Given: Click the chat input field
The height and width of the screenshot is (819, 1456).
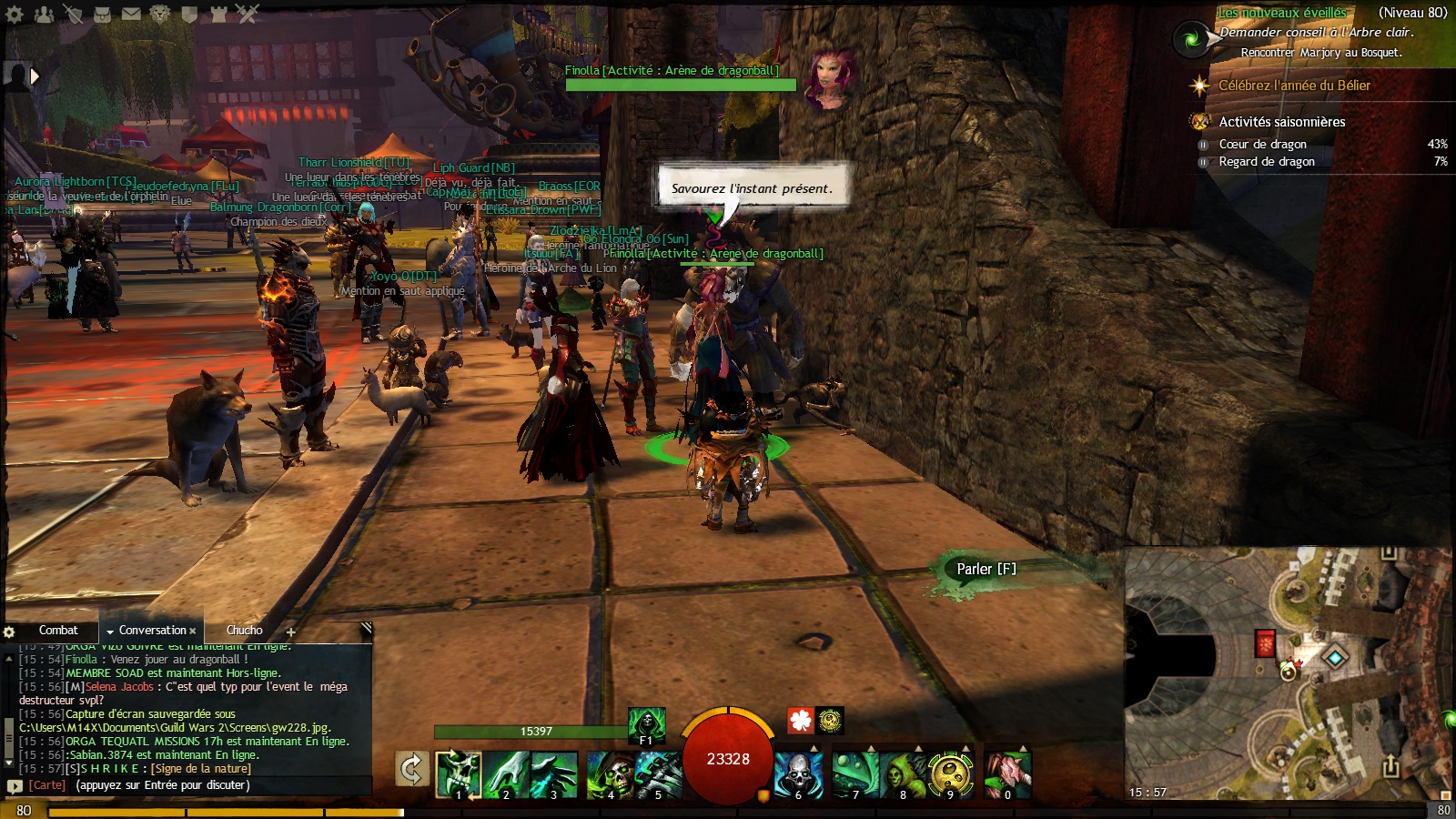Looking at the screenshot, I should 218,785.
